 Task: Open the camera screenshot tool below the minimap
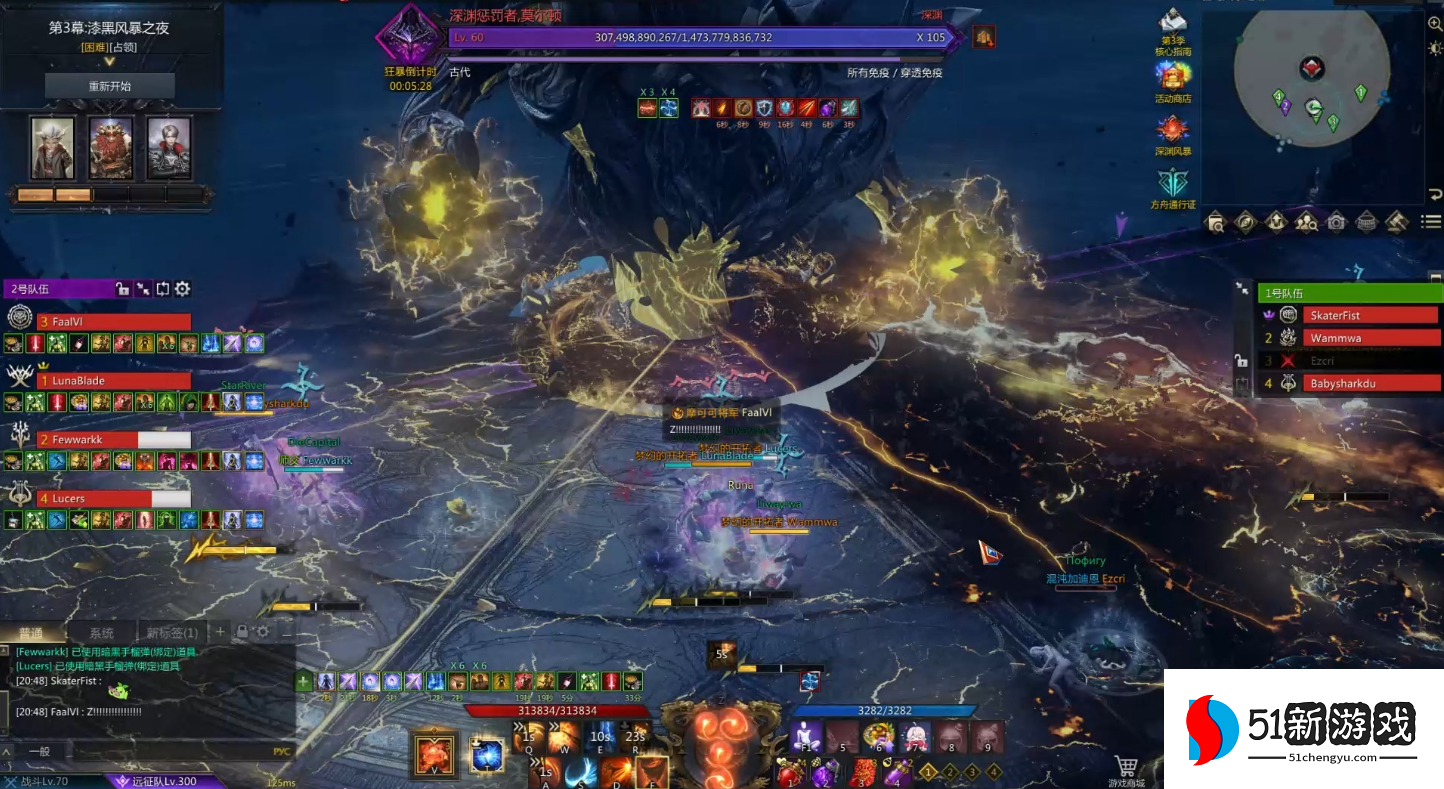1336,222
